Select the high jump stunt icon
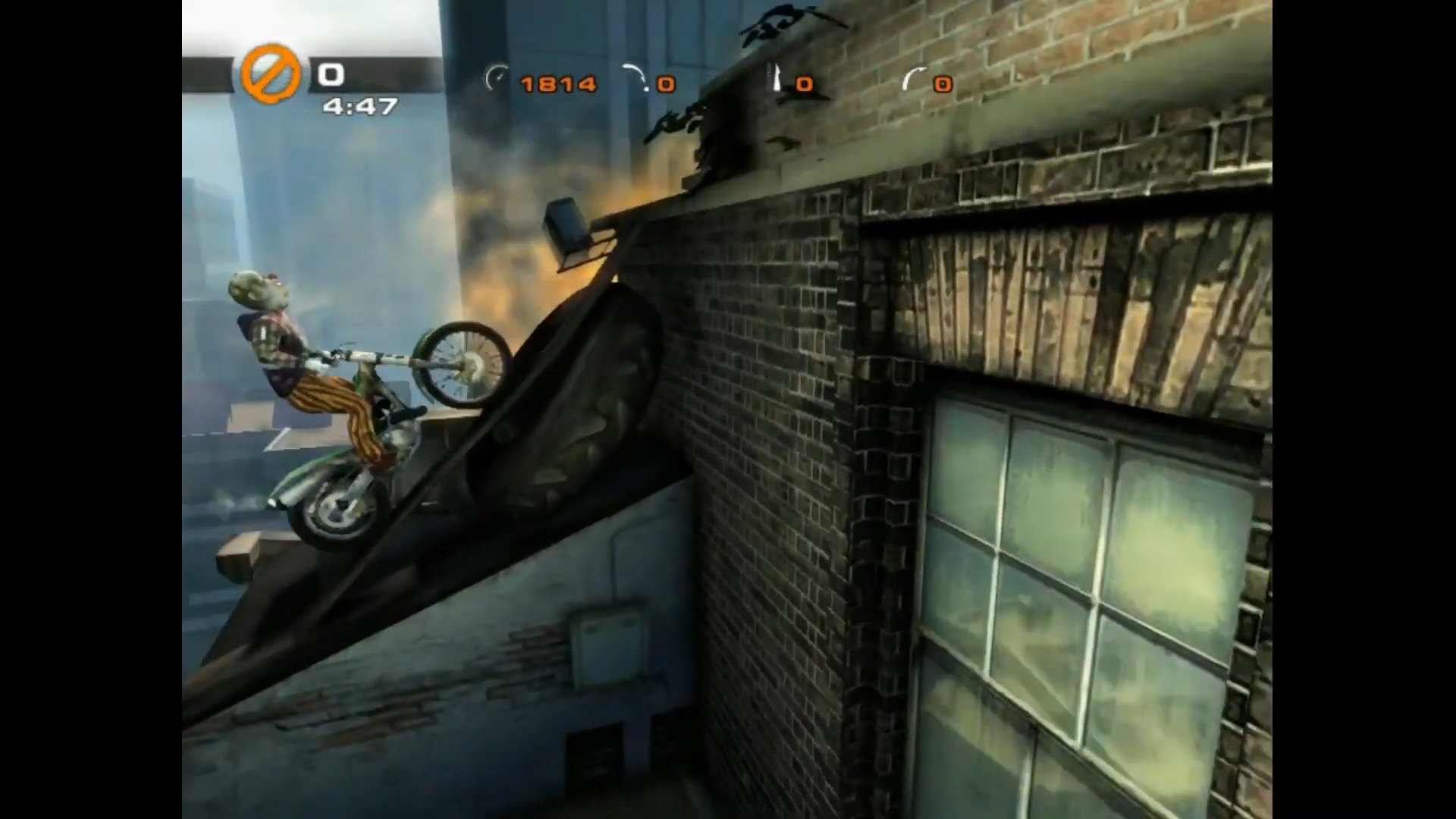 tap(776, 78)
